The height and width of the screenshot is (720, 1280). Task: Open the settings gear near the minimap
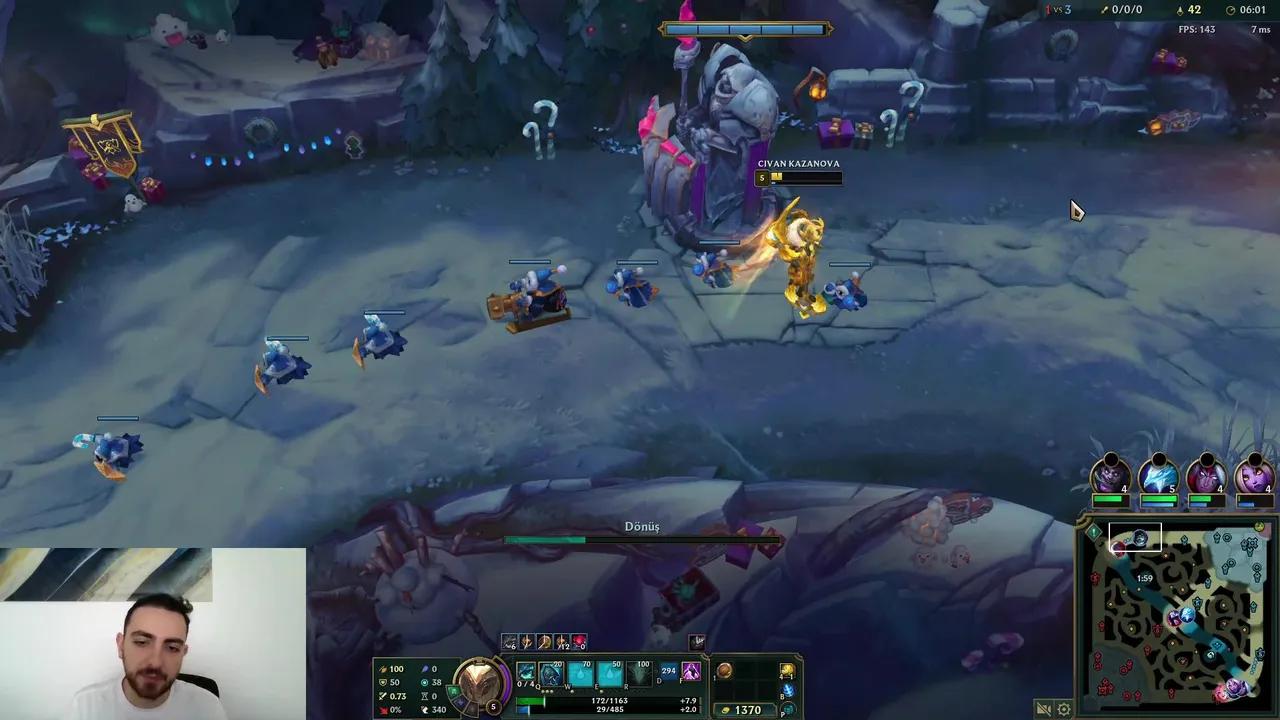tap(1063, 709)
